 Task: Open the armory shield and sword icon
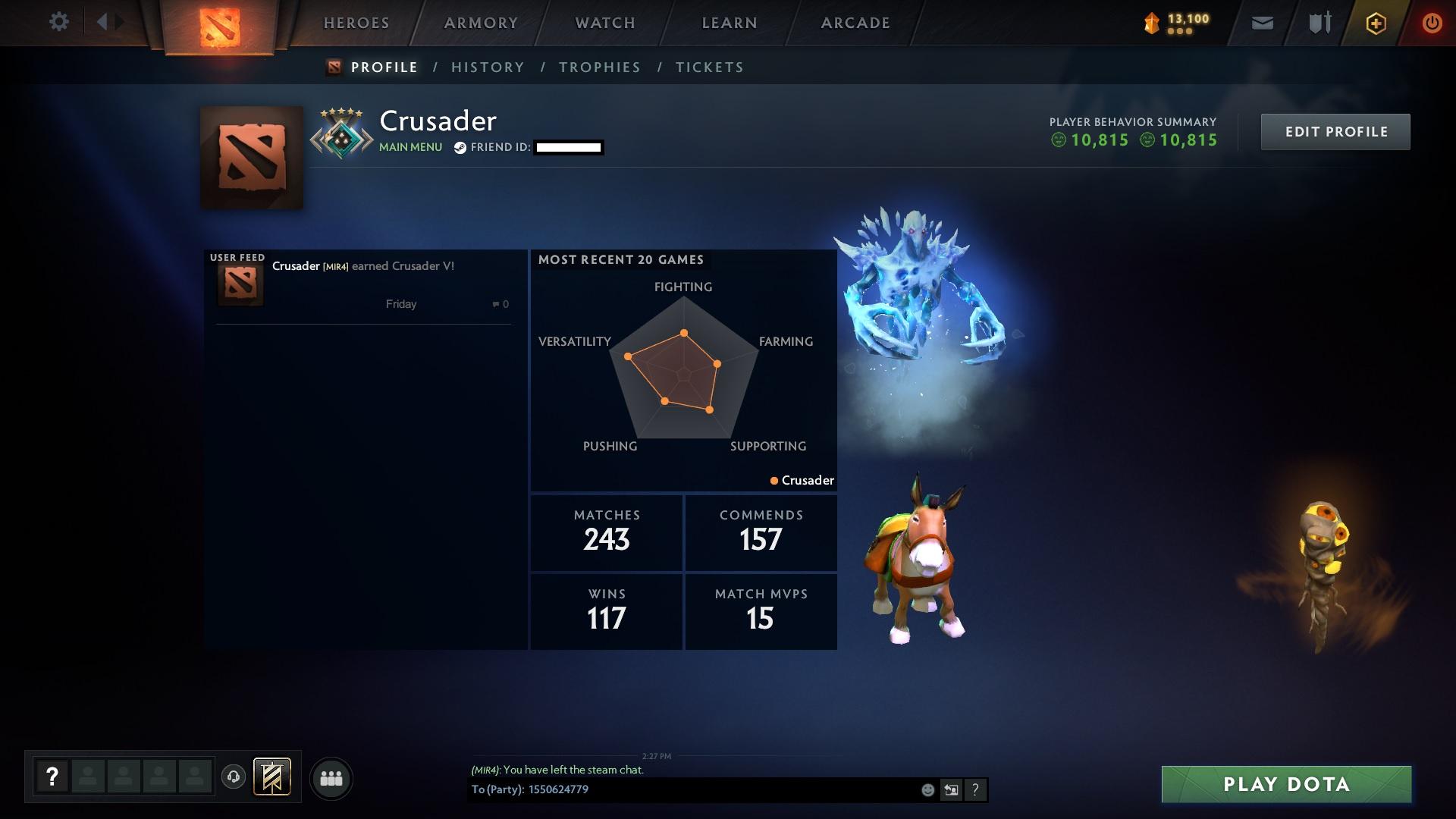1317,23
